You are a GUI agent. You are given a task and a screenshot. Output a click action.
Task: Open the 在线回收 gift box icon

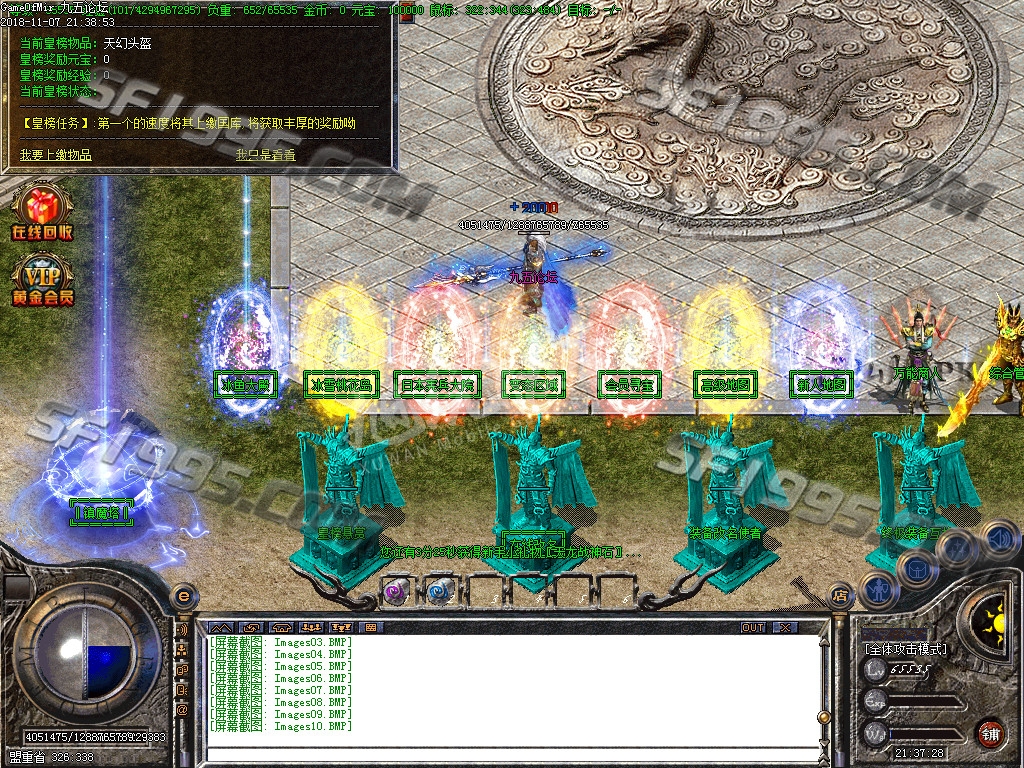(41, 211)
